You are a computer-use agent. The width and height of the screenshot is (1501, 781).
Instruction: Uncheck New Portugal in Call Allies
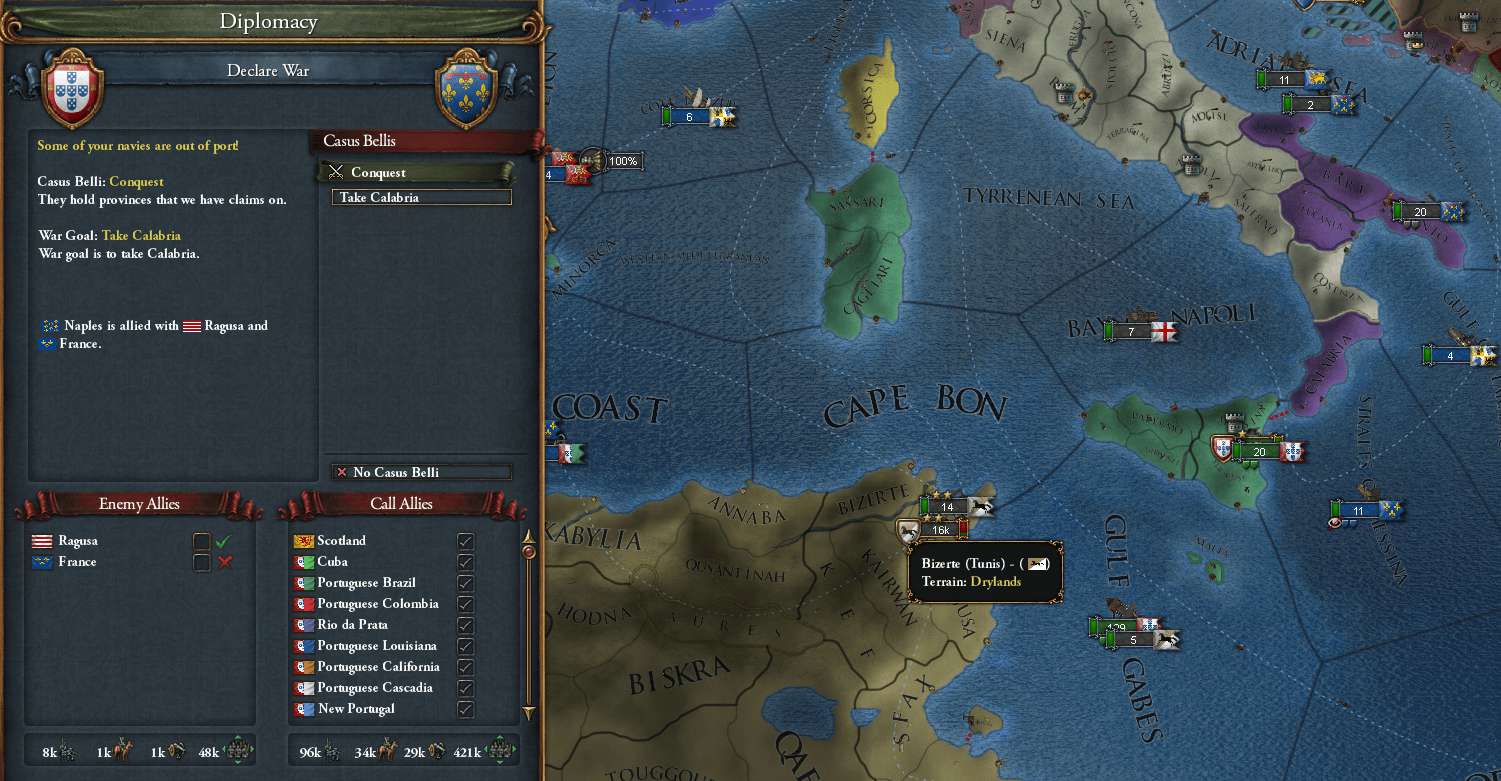click(x=465, y=709)
